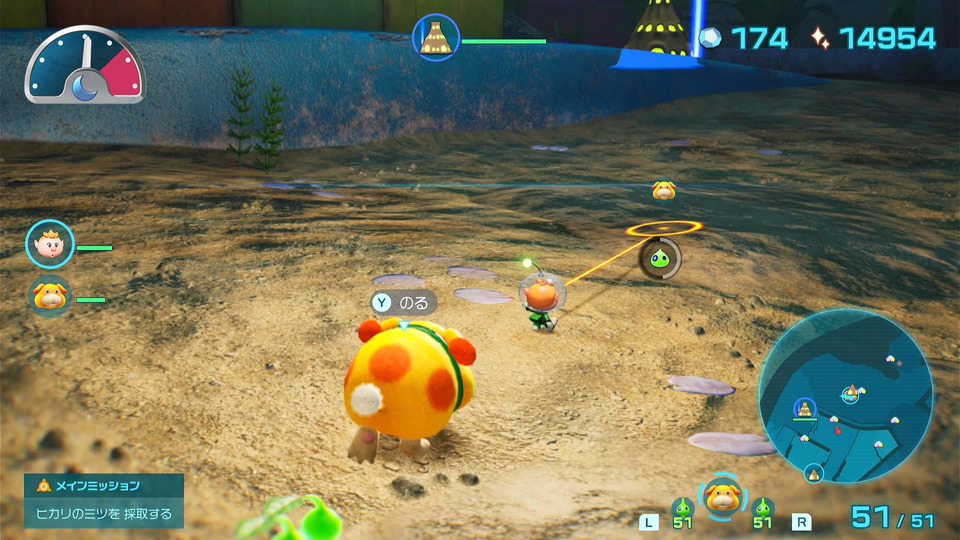Choose the central Oatchi squad selector icon
The height and width of the screenshot is (540, 960).
click(721, 497)
